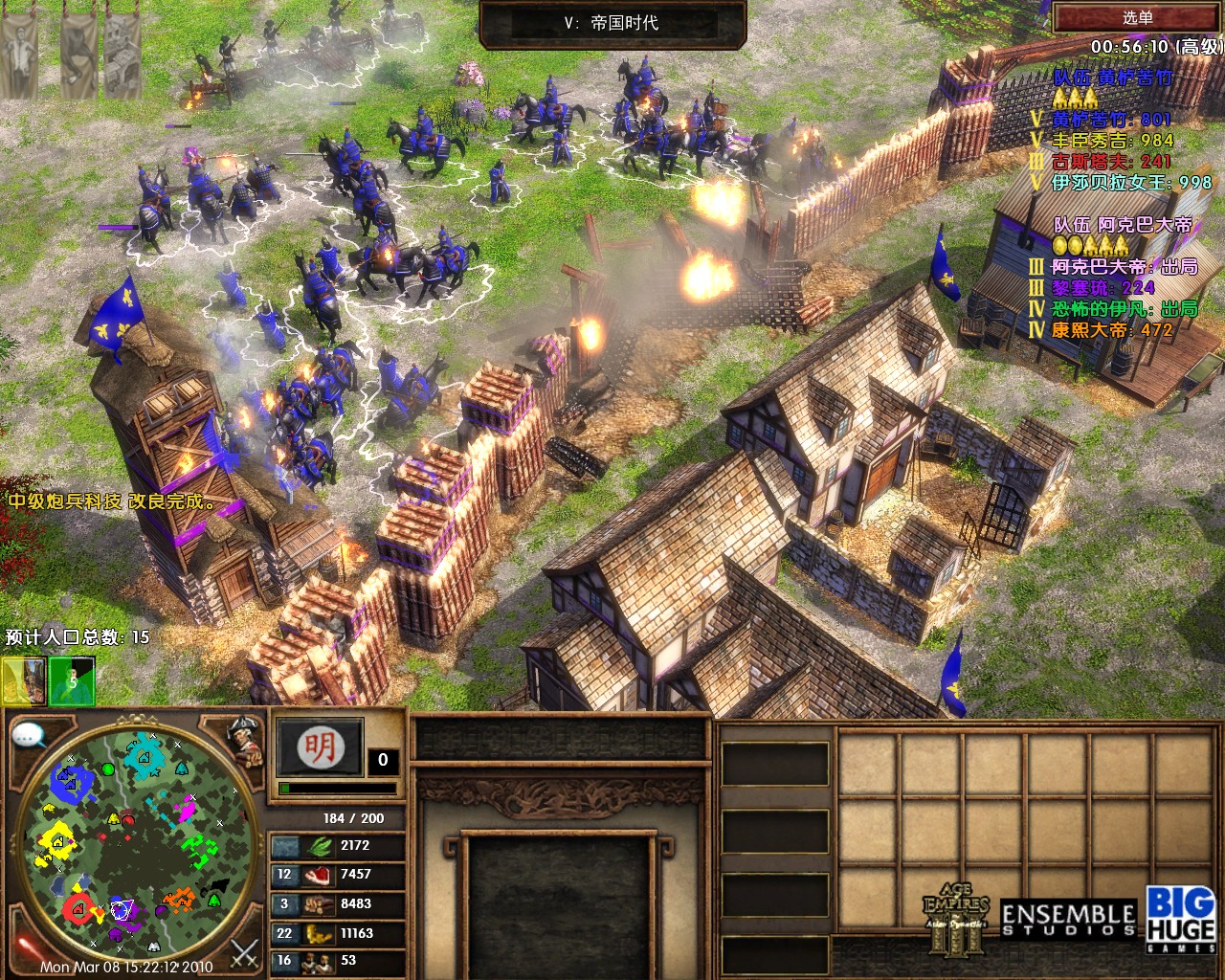This screenshot has height=980, width=1225.
Task: Click the crossed swords icon by minimap
Action: click(245, 952)
